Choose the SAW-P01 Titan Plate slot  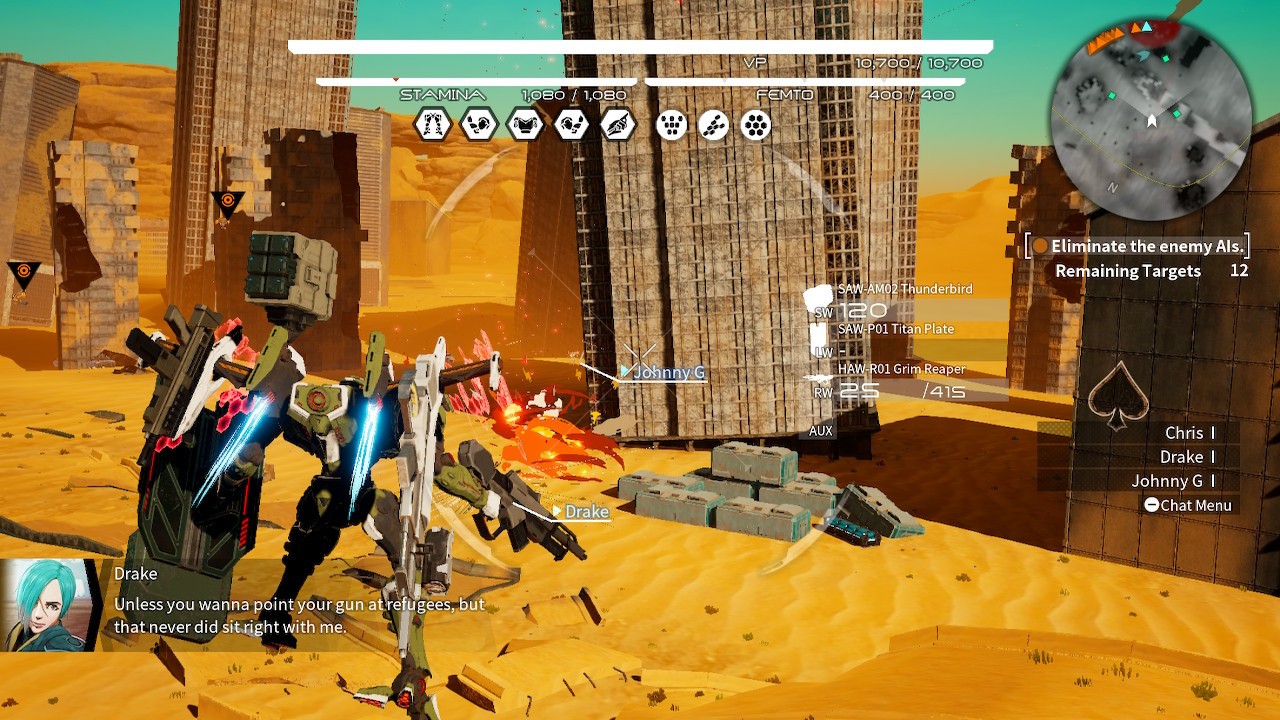pos(895,329)
